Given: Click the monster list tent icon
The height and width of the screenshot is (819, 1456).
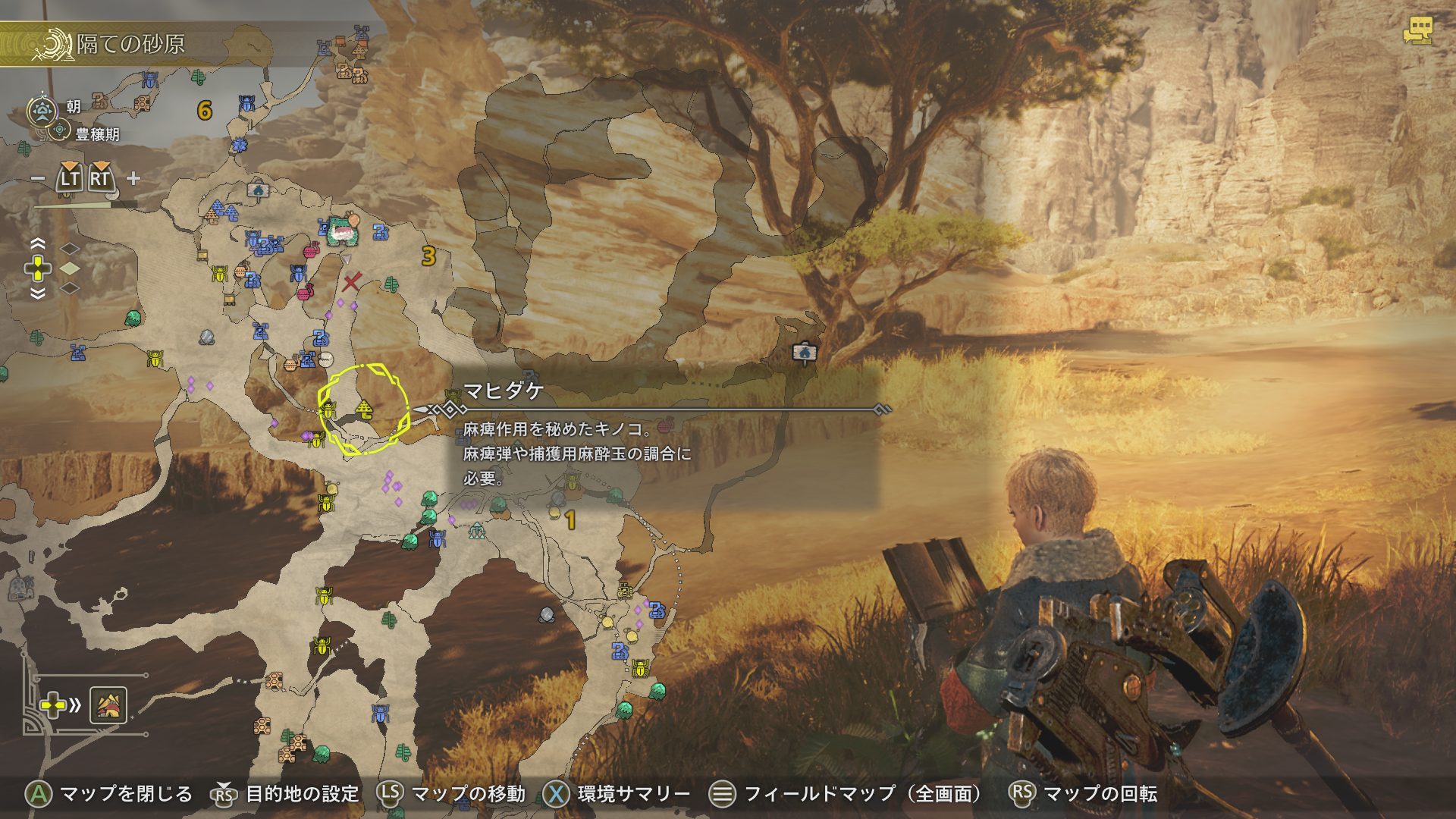Looking at the screenshot, I should point(108,705).
